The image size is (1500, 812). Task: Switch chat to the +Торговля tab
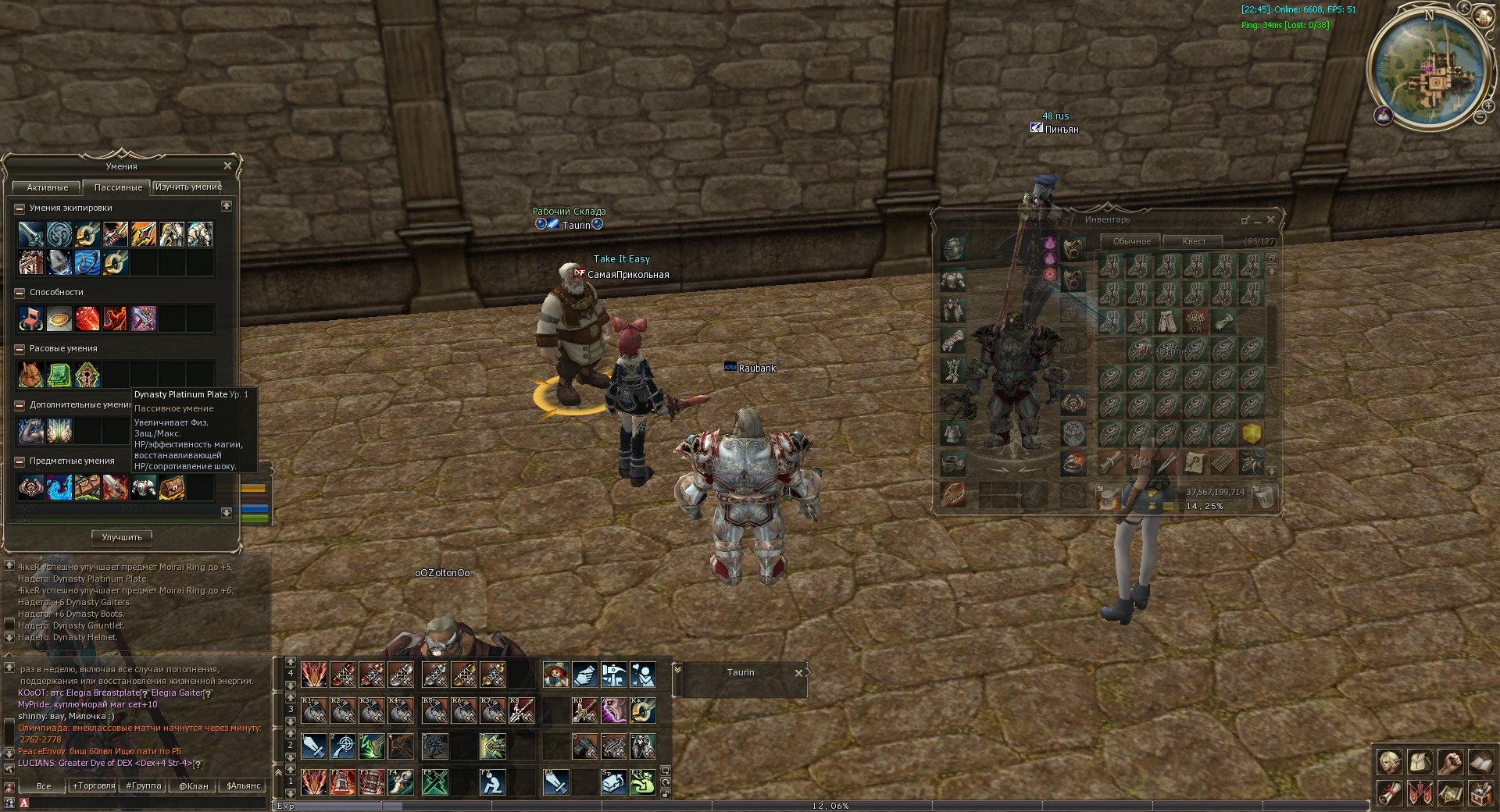click(94, 786)
